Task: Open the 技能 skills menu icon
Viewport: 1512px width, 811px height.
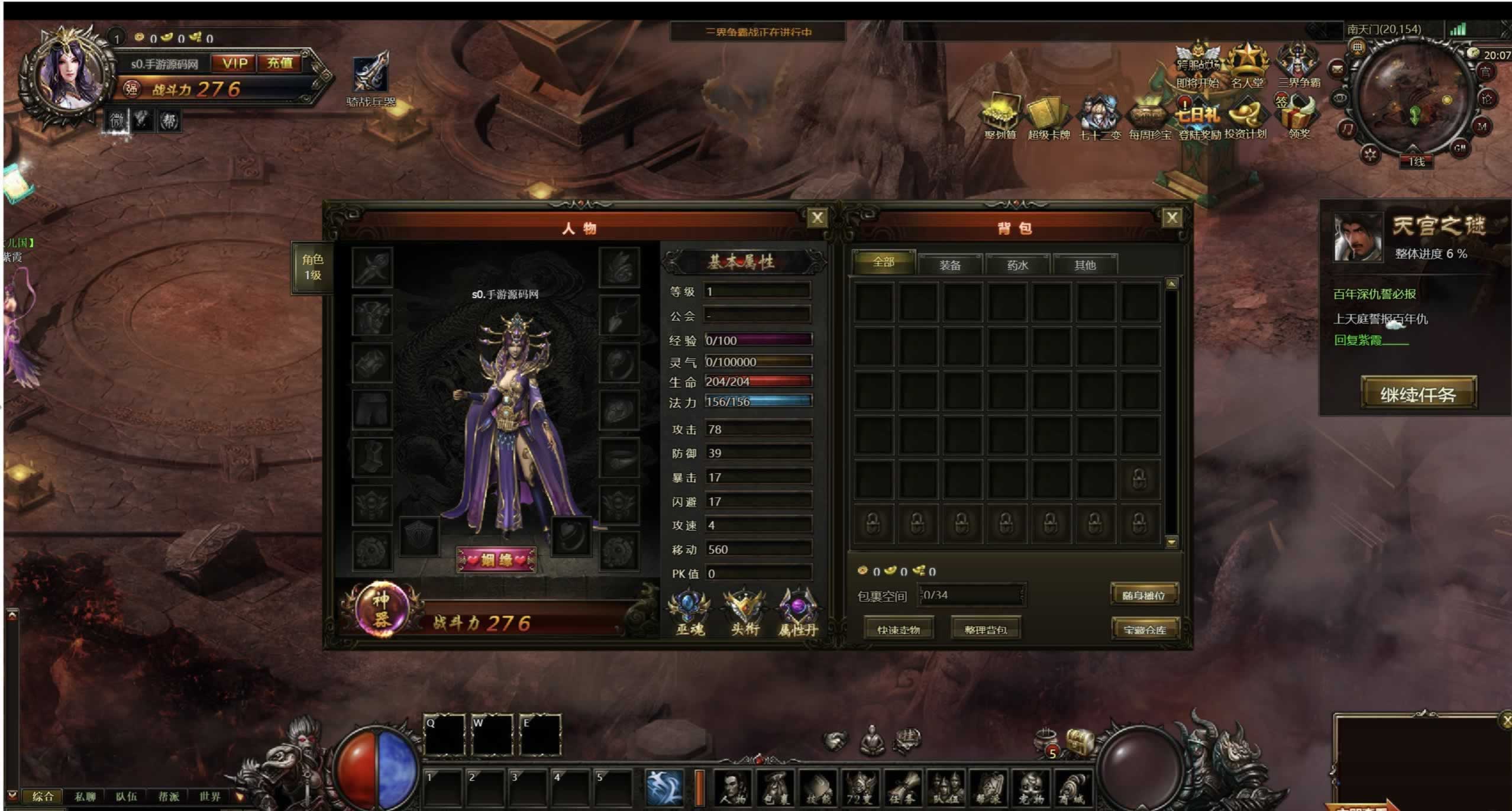Action: point(818,789)
